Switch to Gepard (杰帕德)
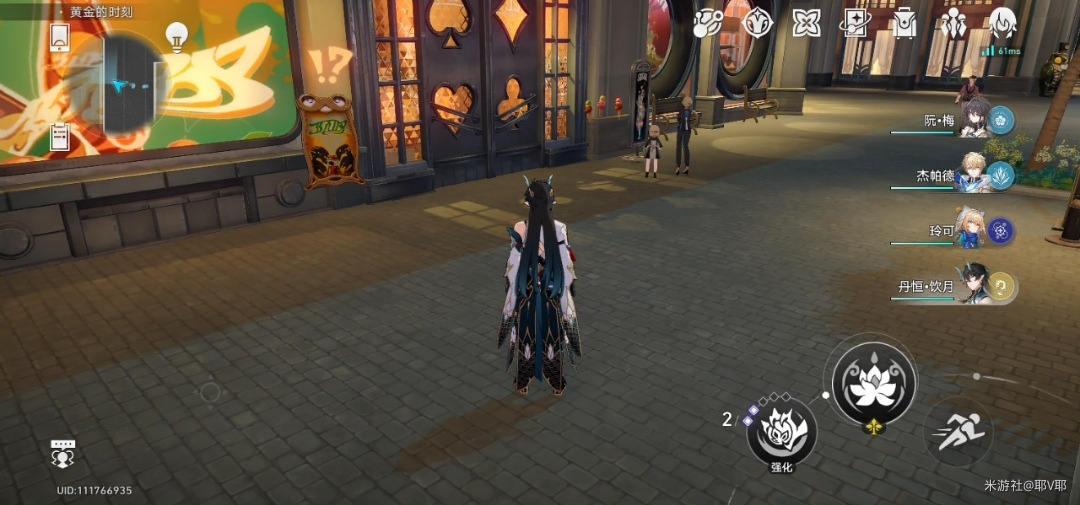The image size is (1080, 505). click(975, 175)
